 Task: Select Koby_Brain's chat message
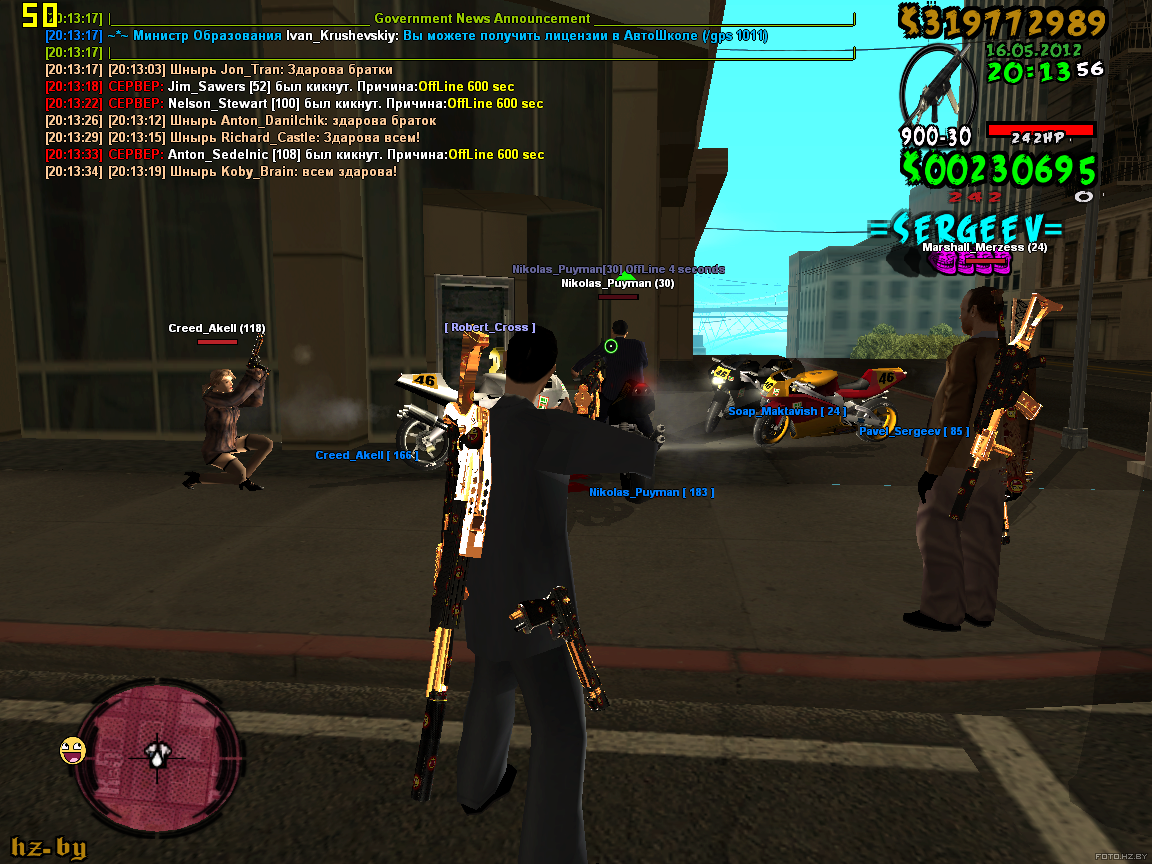click(x=222, y=172)
